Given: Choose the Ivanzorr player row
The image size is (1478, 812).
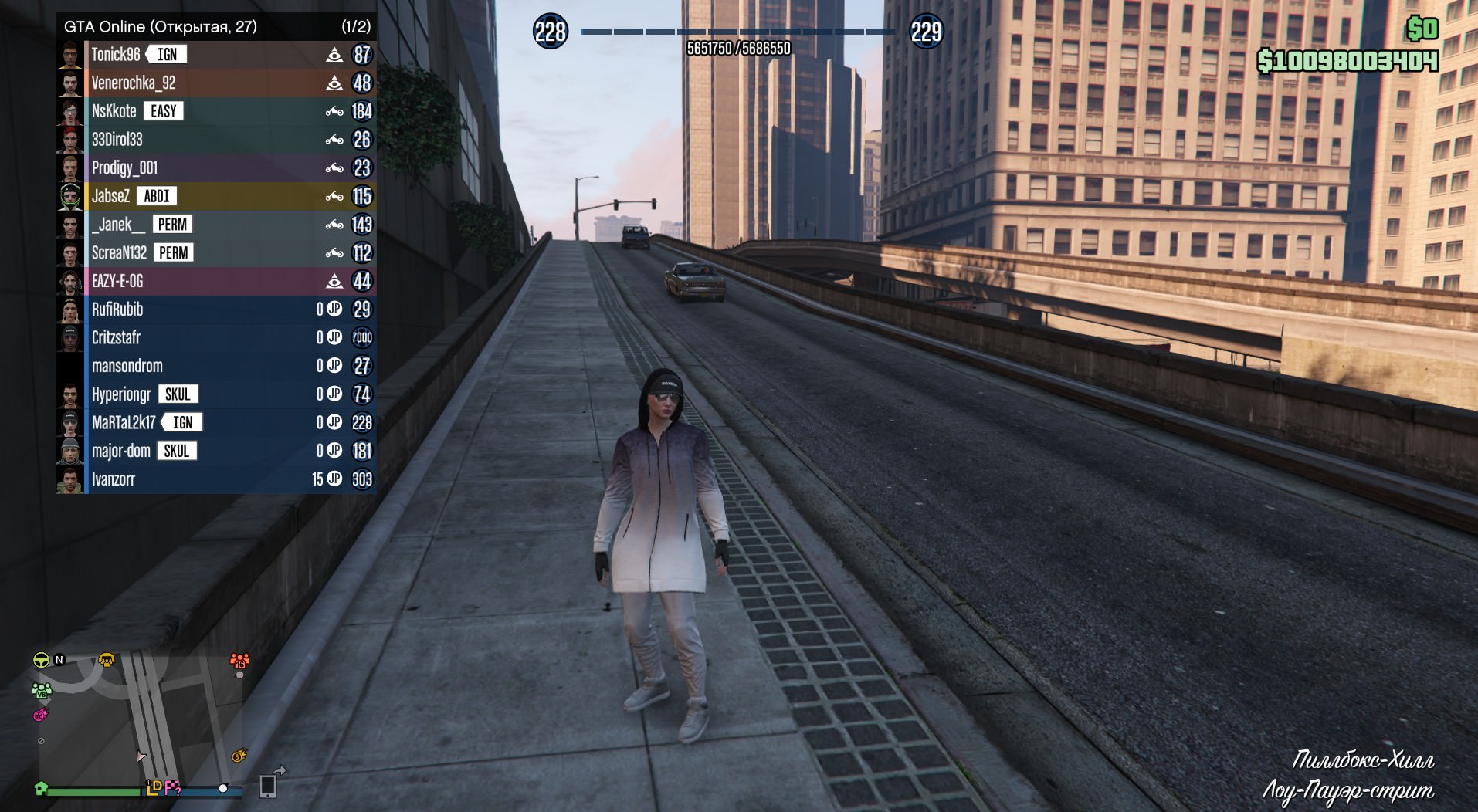Looking at the screenshot, I should point(114,479).
